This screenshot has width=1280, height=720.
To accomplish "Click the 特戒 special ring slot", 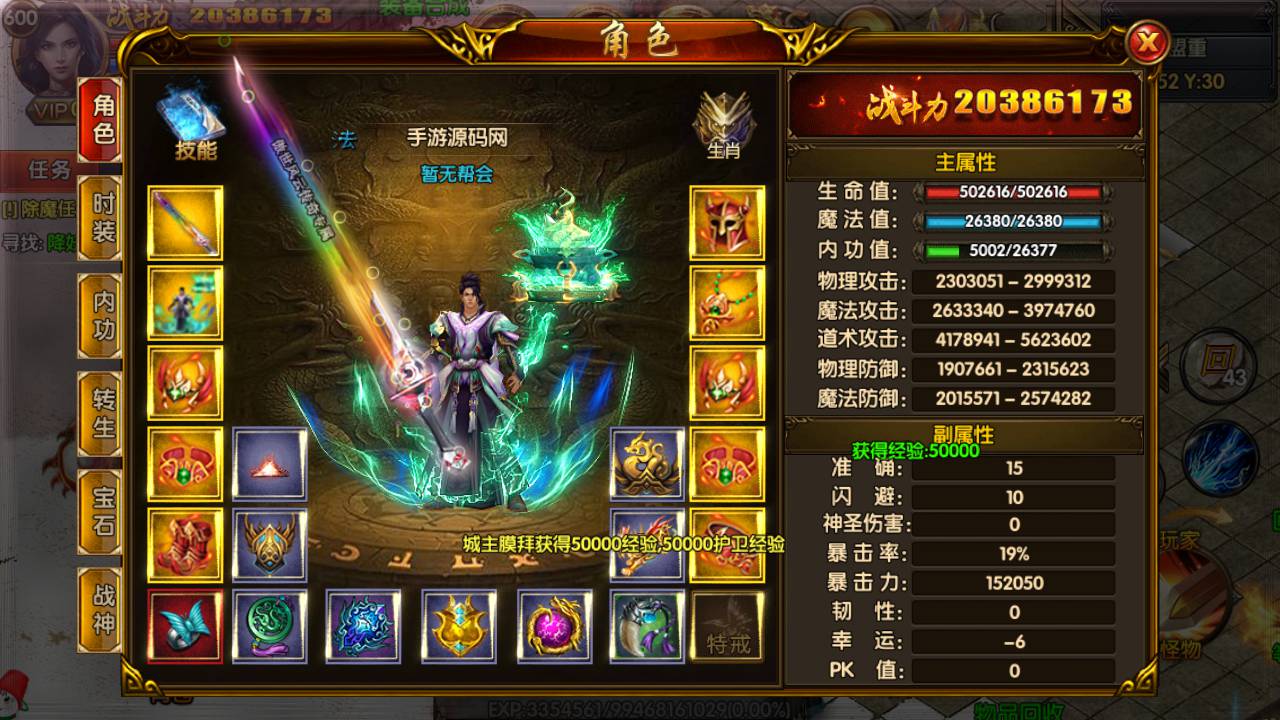I will 727,627.
